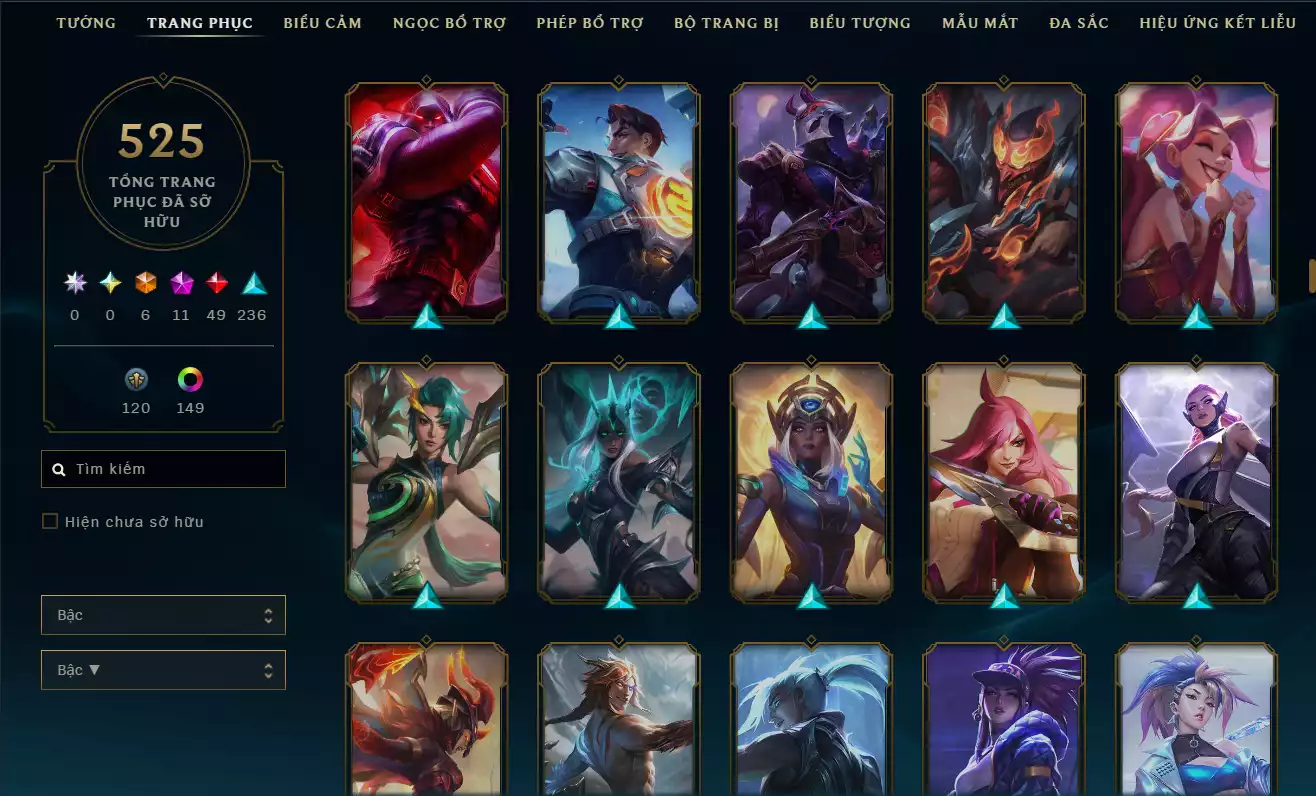The image size is (1316, 796).
Task: Open the ĐA SẮC tab
Action: (1078, 22)
